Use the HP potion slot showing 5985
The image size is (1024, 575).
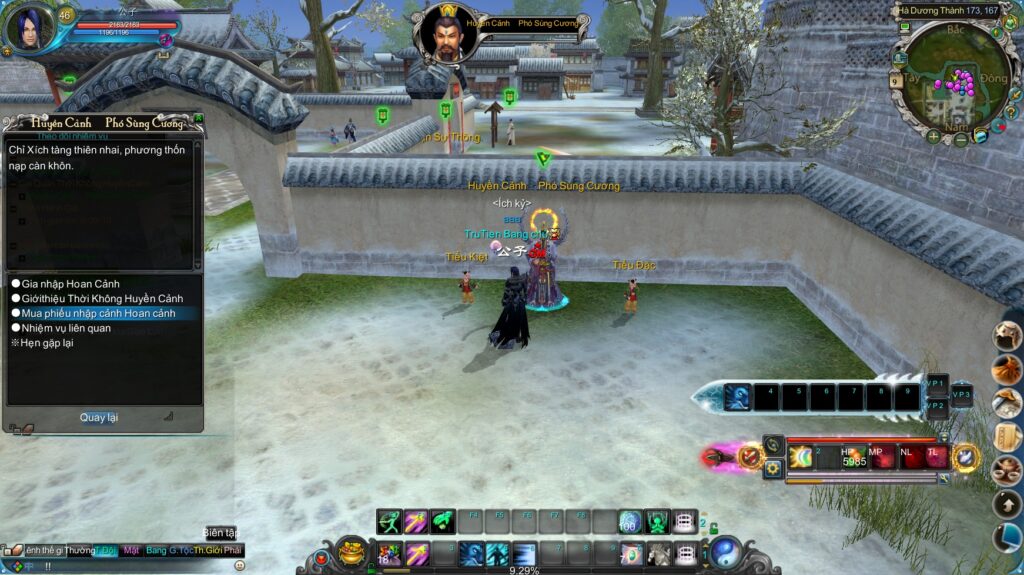[x=854, y=457]
